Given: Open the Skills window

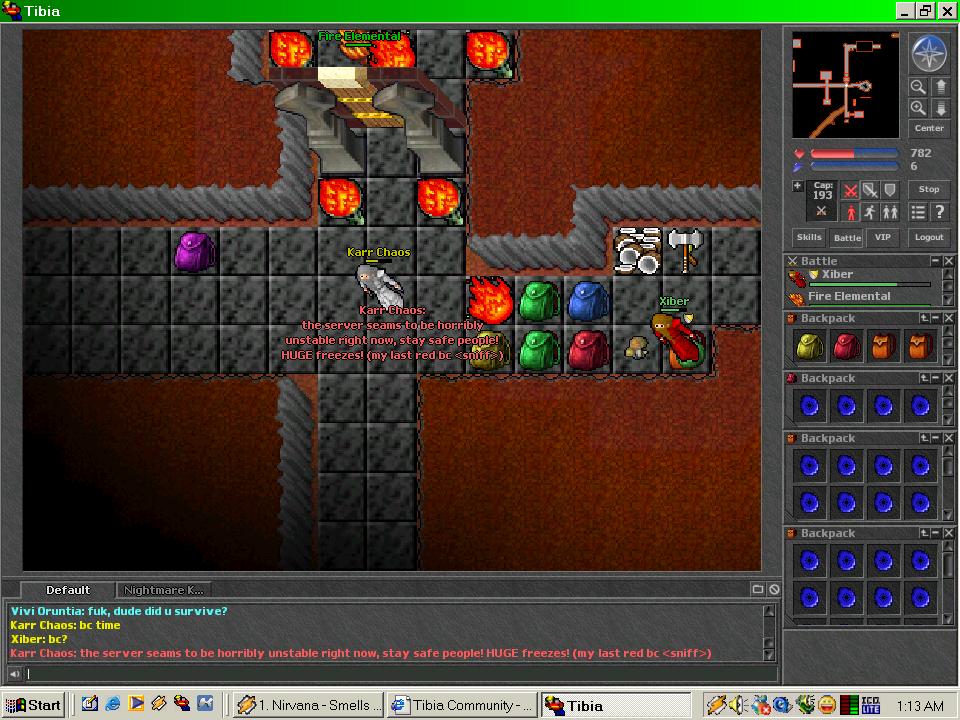Looking at the screenshot, I should tap(808, 238).
